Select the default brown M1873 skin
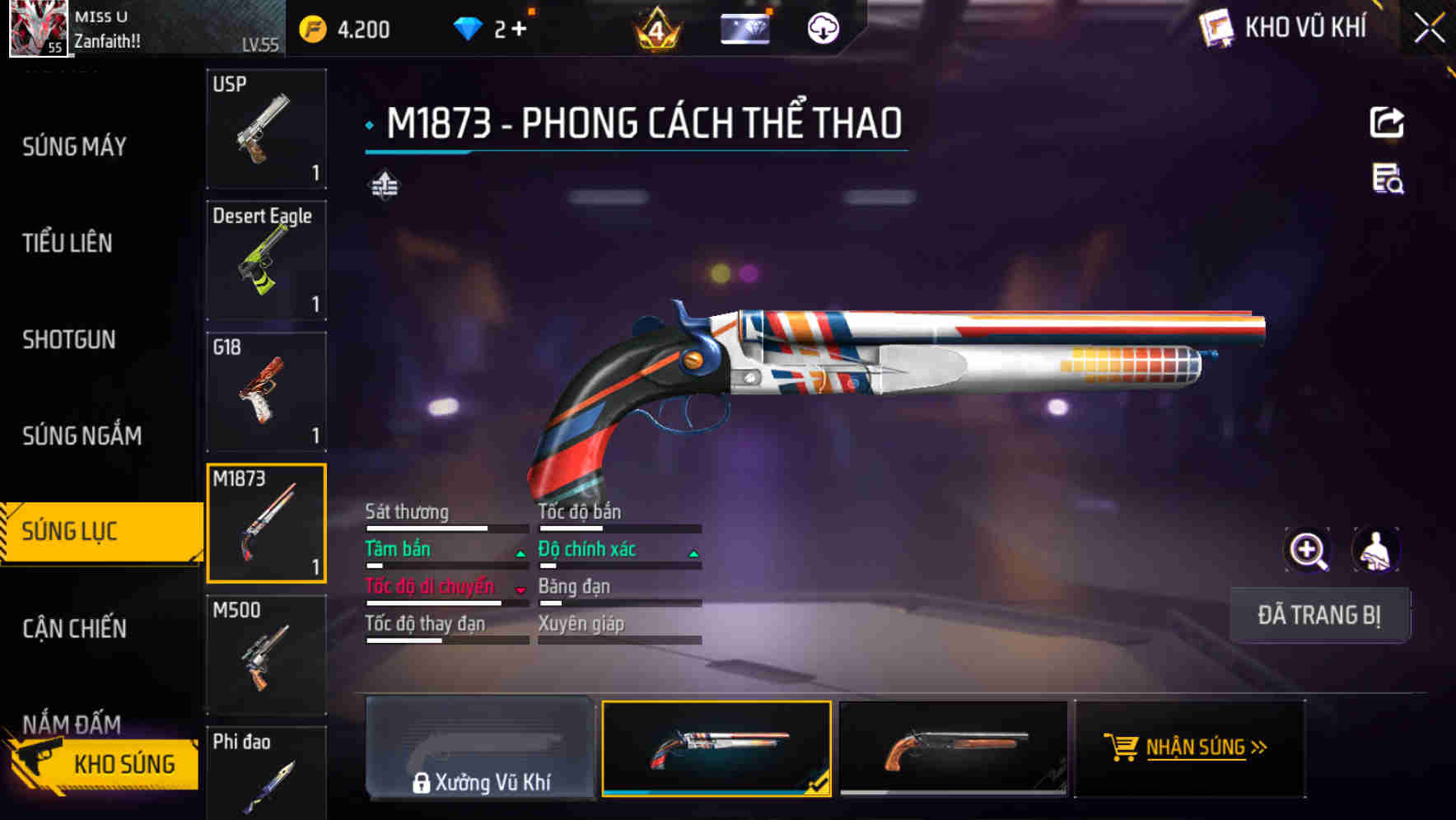 click(953, 748)
